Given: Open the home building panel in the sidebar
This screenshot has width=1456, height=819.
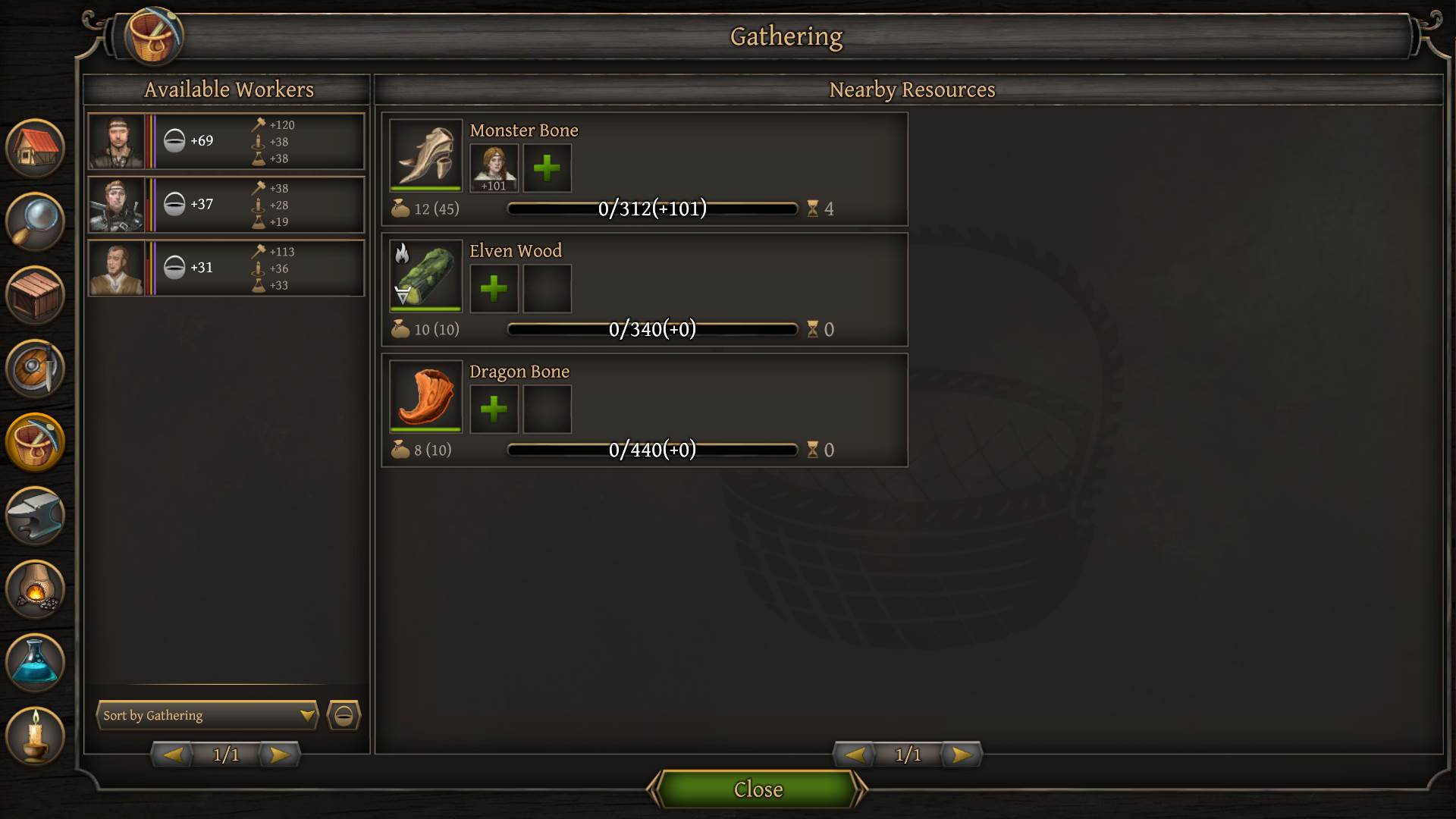Looking at the screenshot, I should pyautogui.click(x=35, y=148).
